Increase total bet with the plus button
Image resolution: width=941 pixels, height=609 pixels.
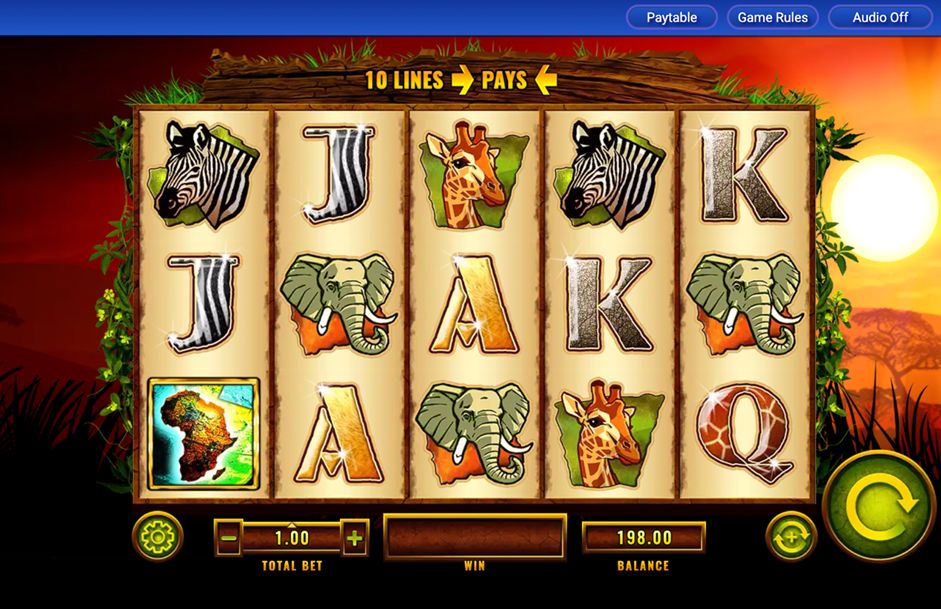pos(354,538)
